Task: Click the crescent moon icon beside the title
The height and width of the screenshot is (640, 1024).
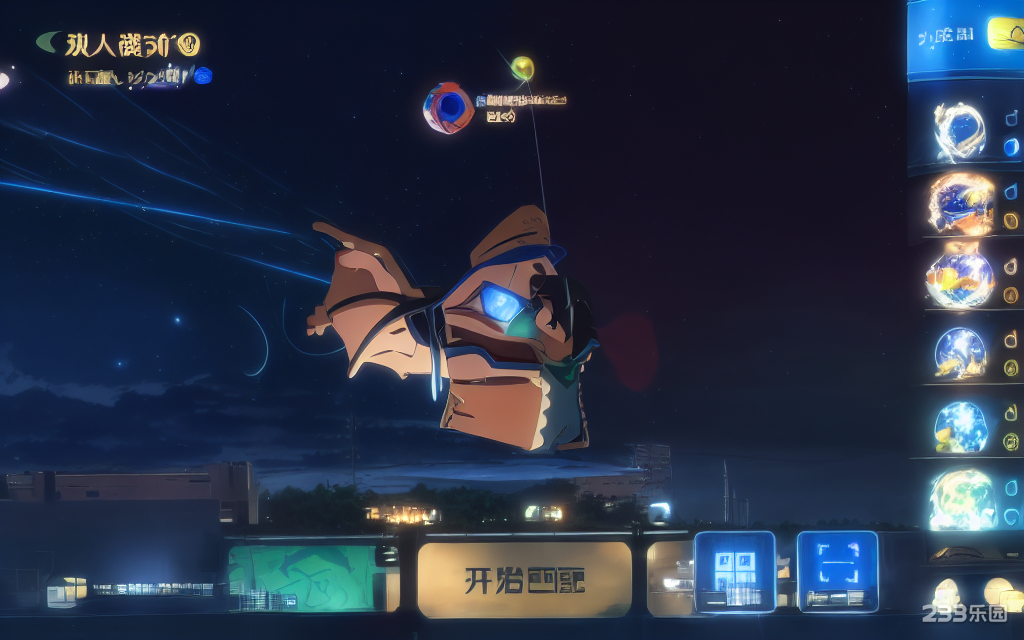Action: (x=48, y=42)
